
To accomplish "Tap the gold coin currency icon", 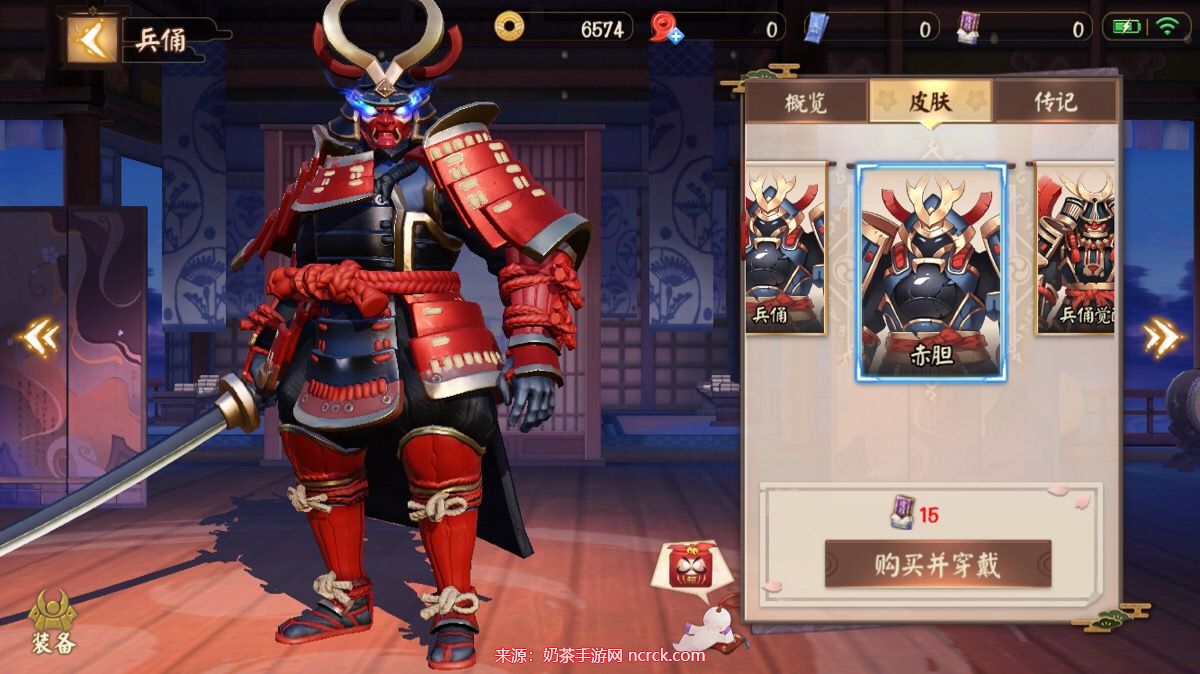I will [509, 27].
